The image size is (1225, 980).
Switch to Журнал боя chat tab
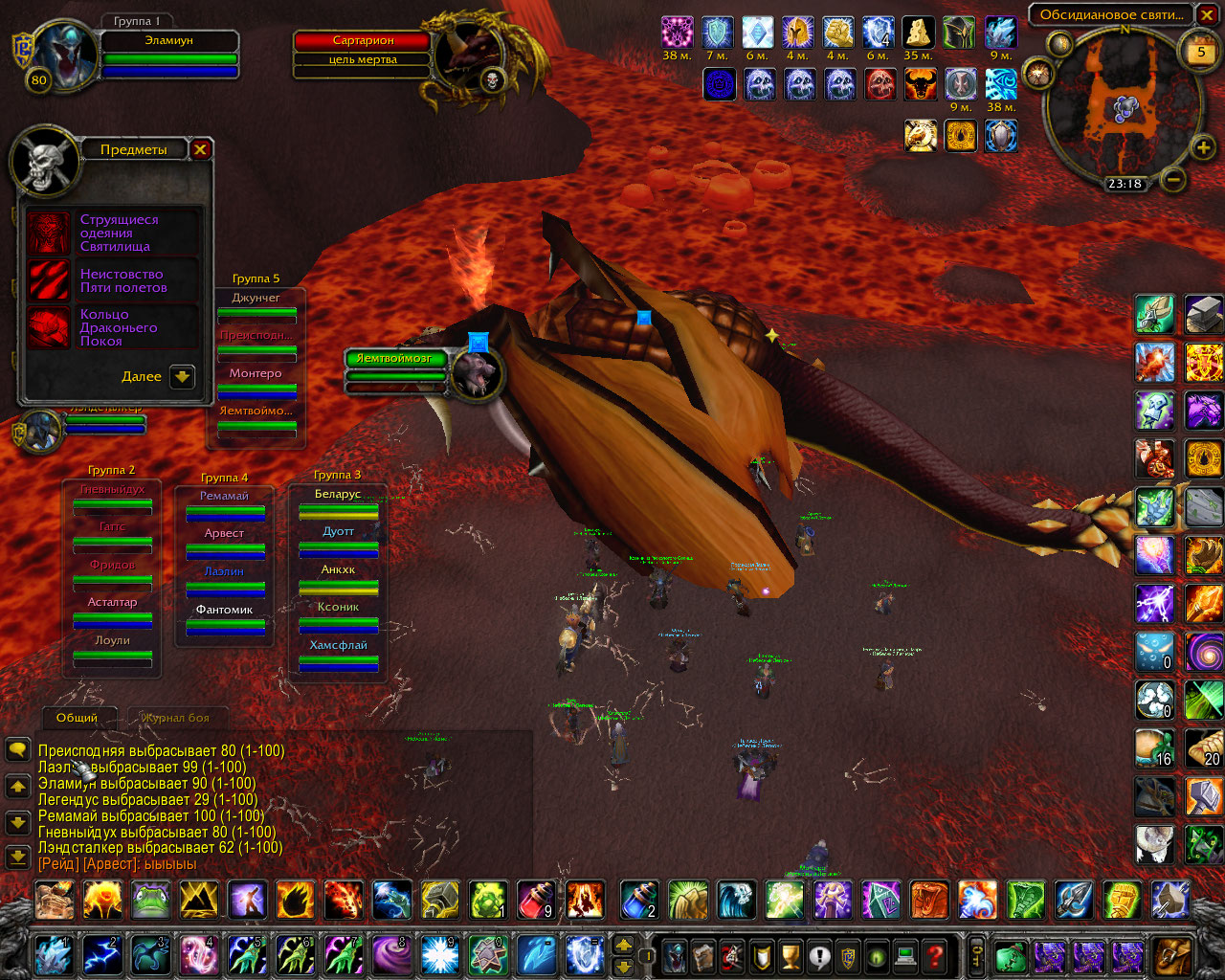175,718
